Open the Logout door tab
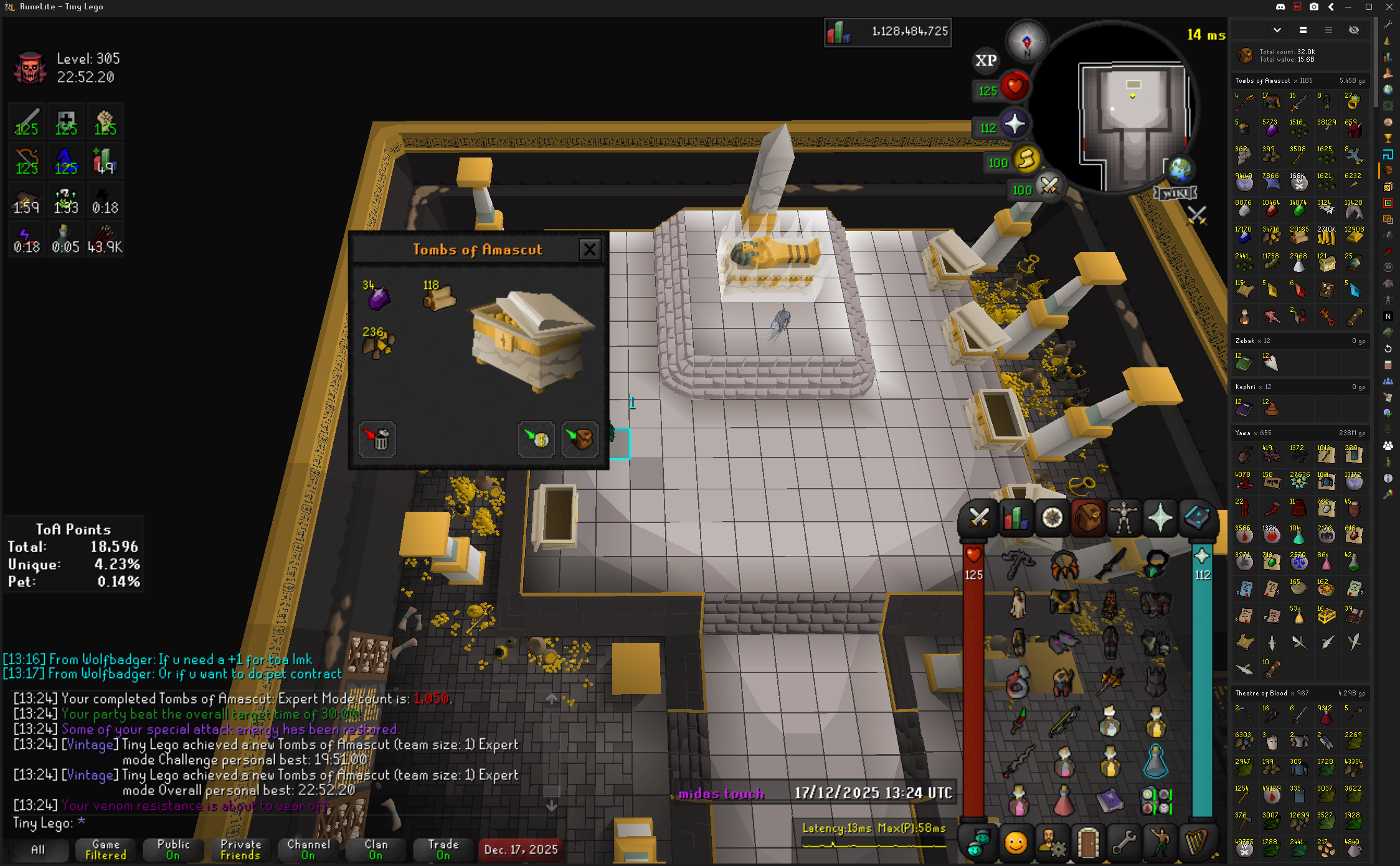This screenshot has width=1400, height=866. 1088,844
